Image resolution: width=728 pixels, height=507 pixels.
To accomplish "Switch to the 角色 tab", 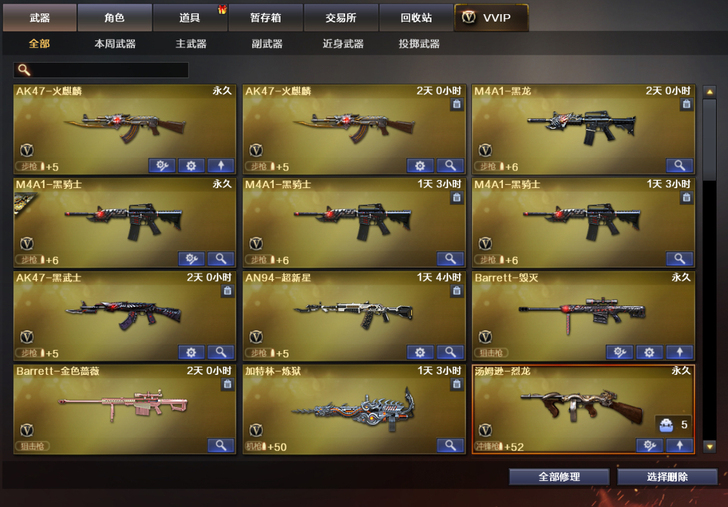I will tap(115, 18).
